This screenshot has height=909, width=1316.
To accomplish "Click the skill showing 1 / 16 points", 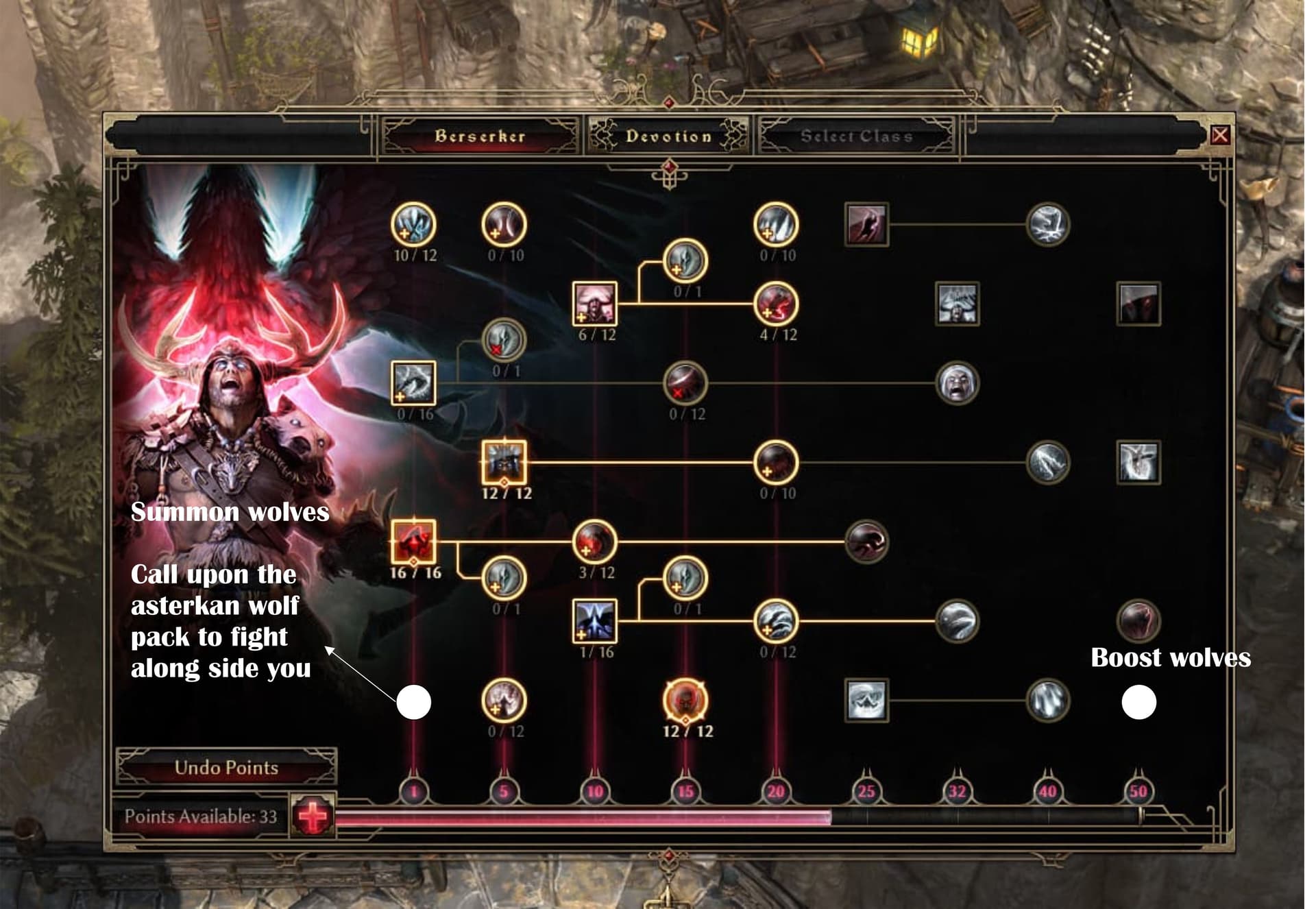I will [594, 621].
